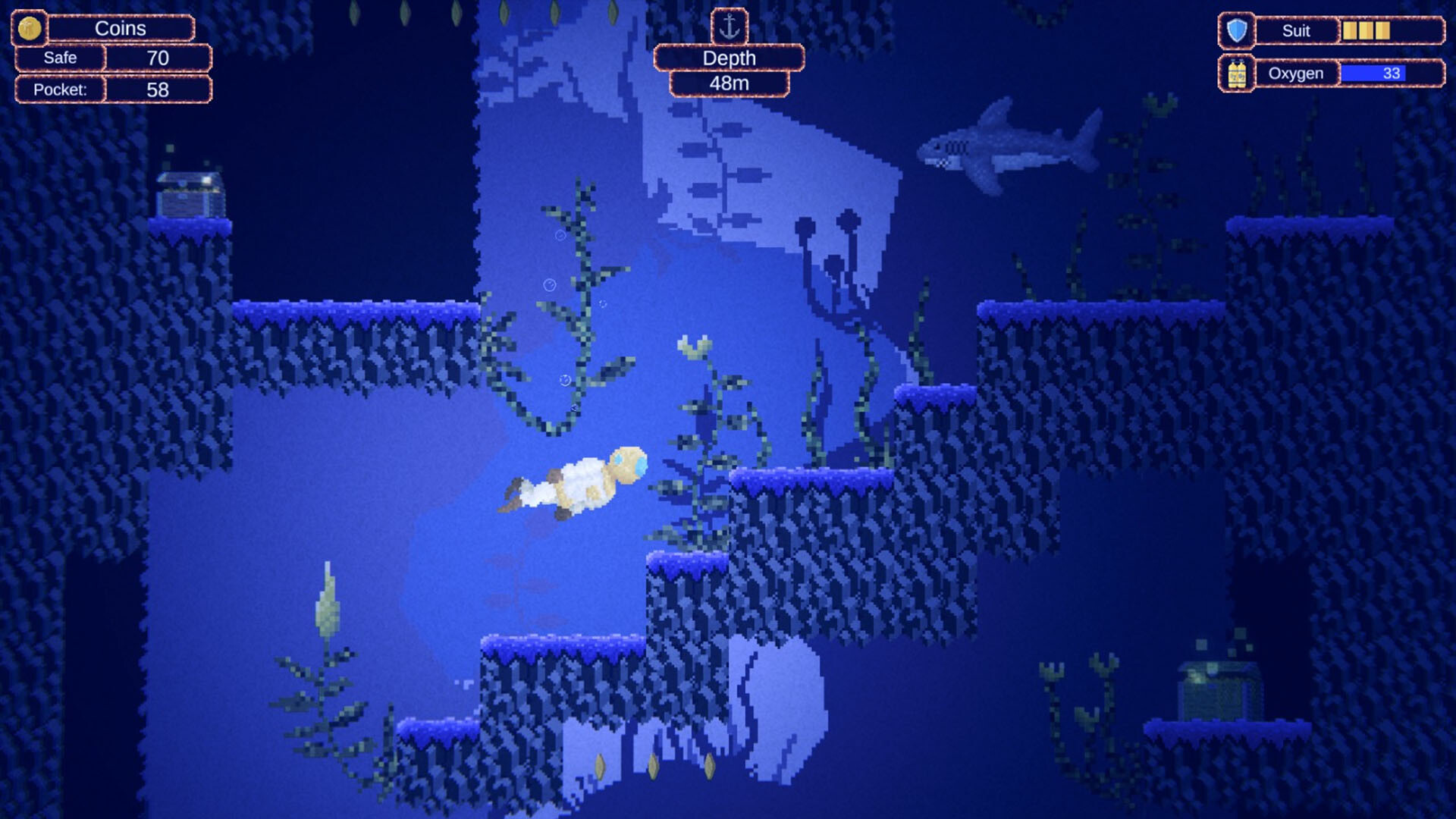Select the anchor icon above Depth
Image resolution: width=1456 pixels, height=819 pixels.
(x=730, y=27)
